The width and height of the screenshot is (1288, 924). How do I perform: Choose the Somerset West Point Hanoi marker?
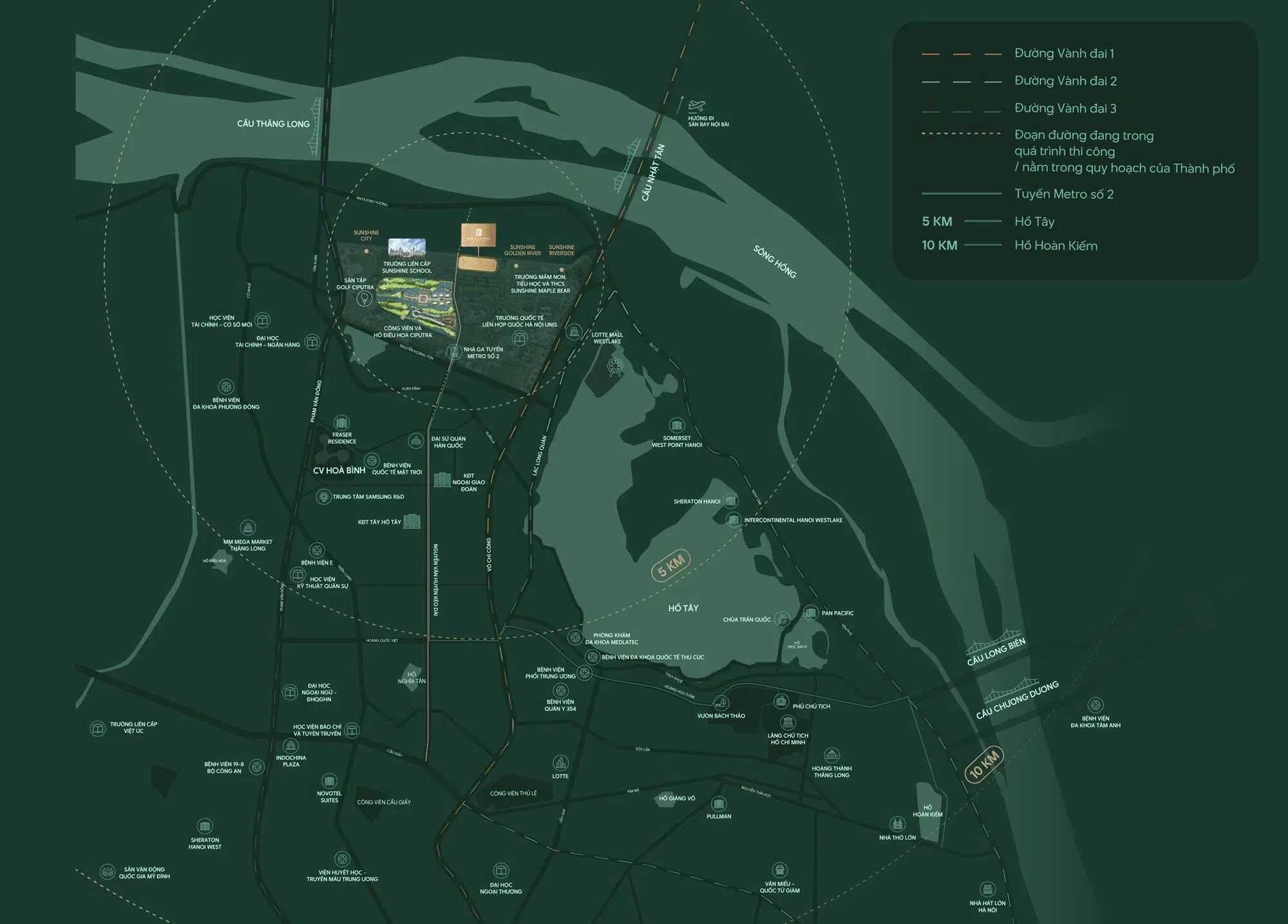click(x=676, y=425)
